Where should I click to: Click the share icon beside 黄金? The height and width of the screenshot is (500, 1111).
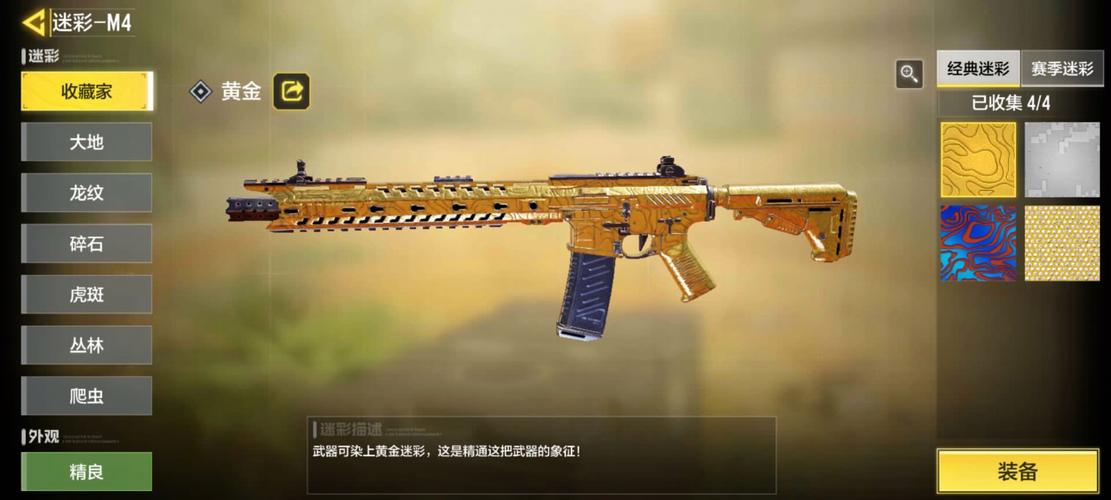pos(292,91)
